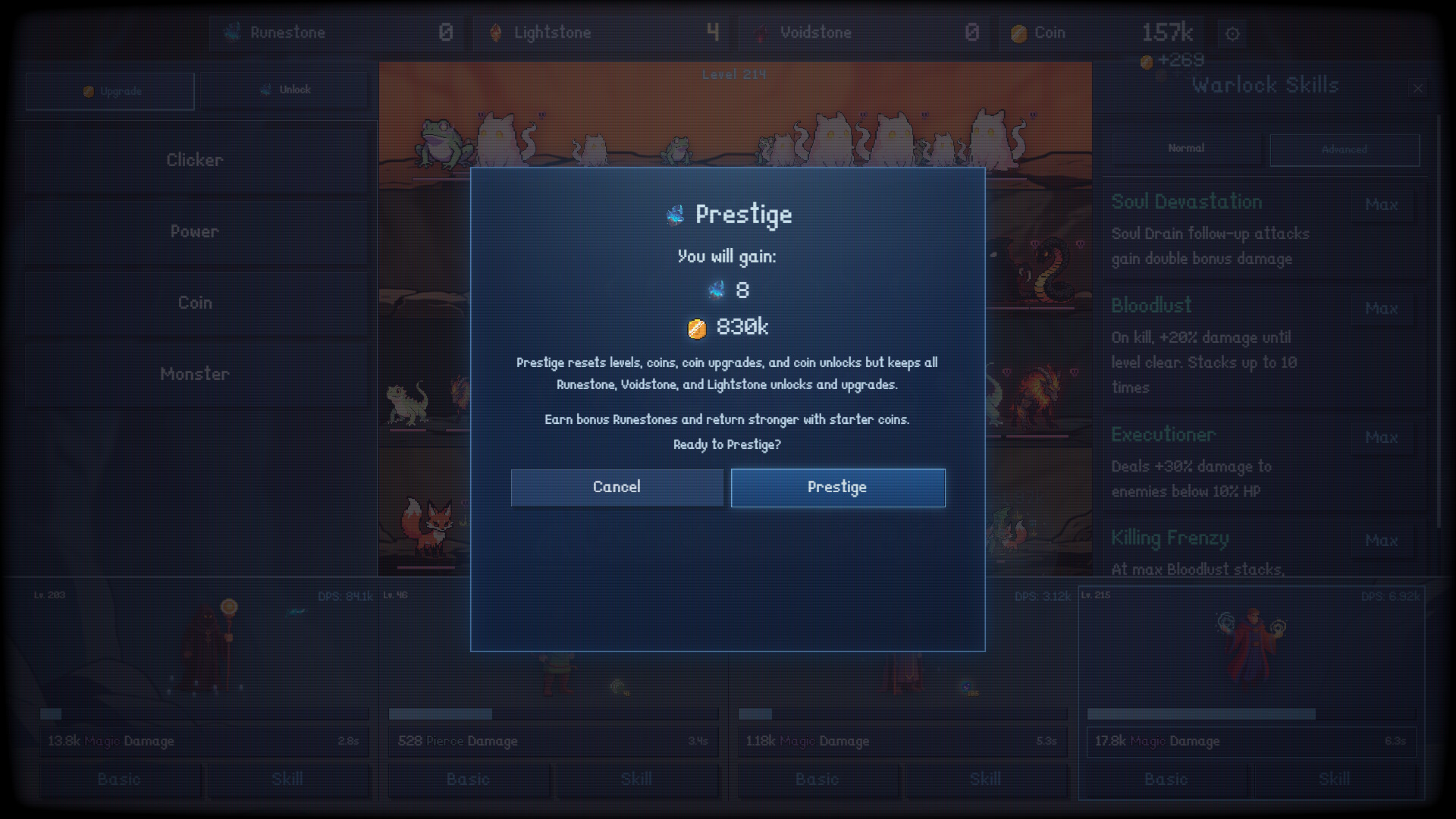Switch to the Advanced tab in Warlock Skills
The image size is (1456, 819).
[1344, 149]
